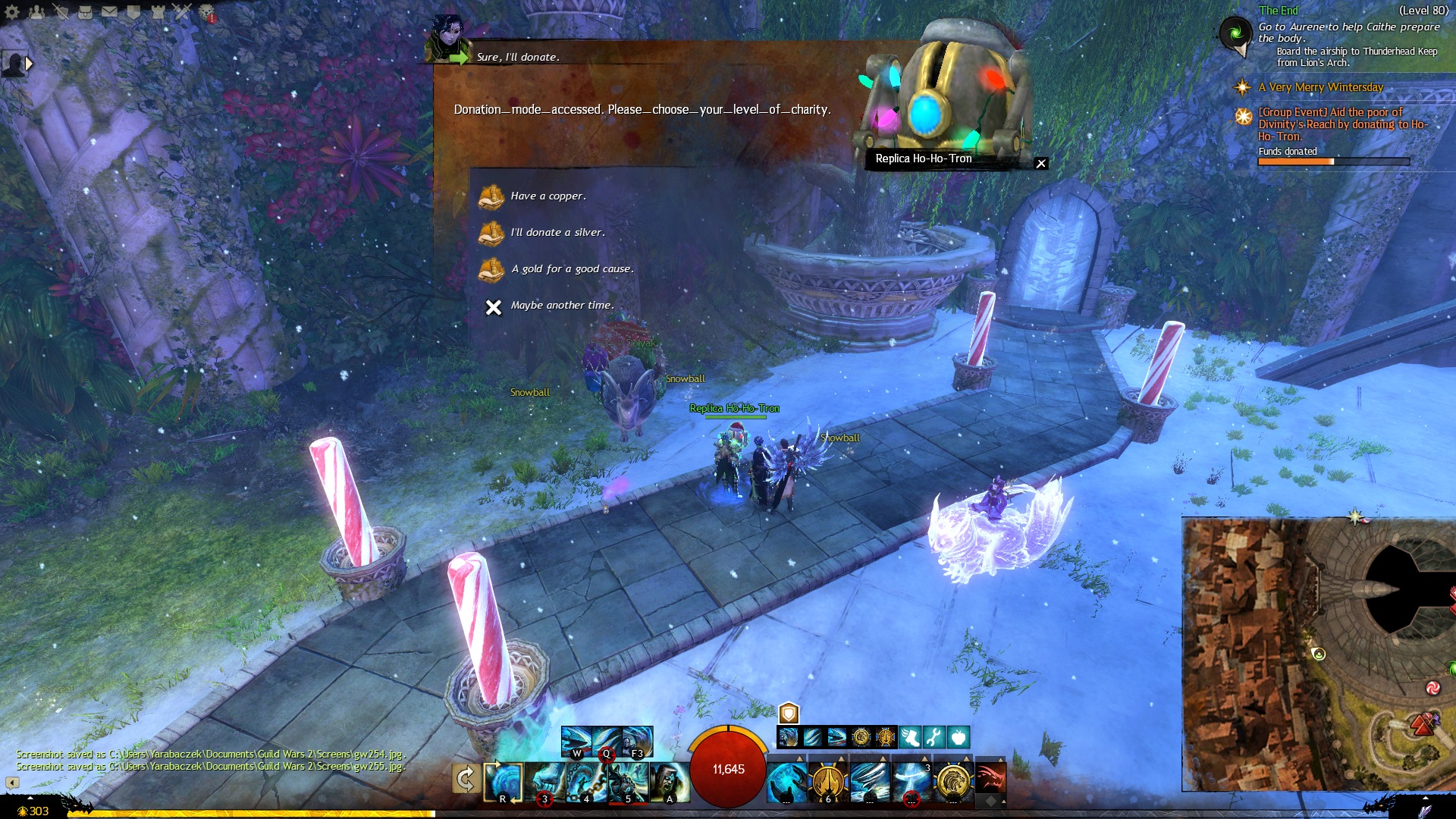Activate the golden trident utility skill
The height and width of the screenshot is (819, 1456).
(828, 781)
